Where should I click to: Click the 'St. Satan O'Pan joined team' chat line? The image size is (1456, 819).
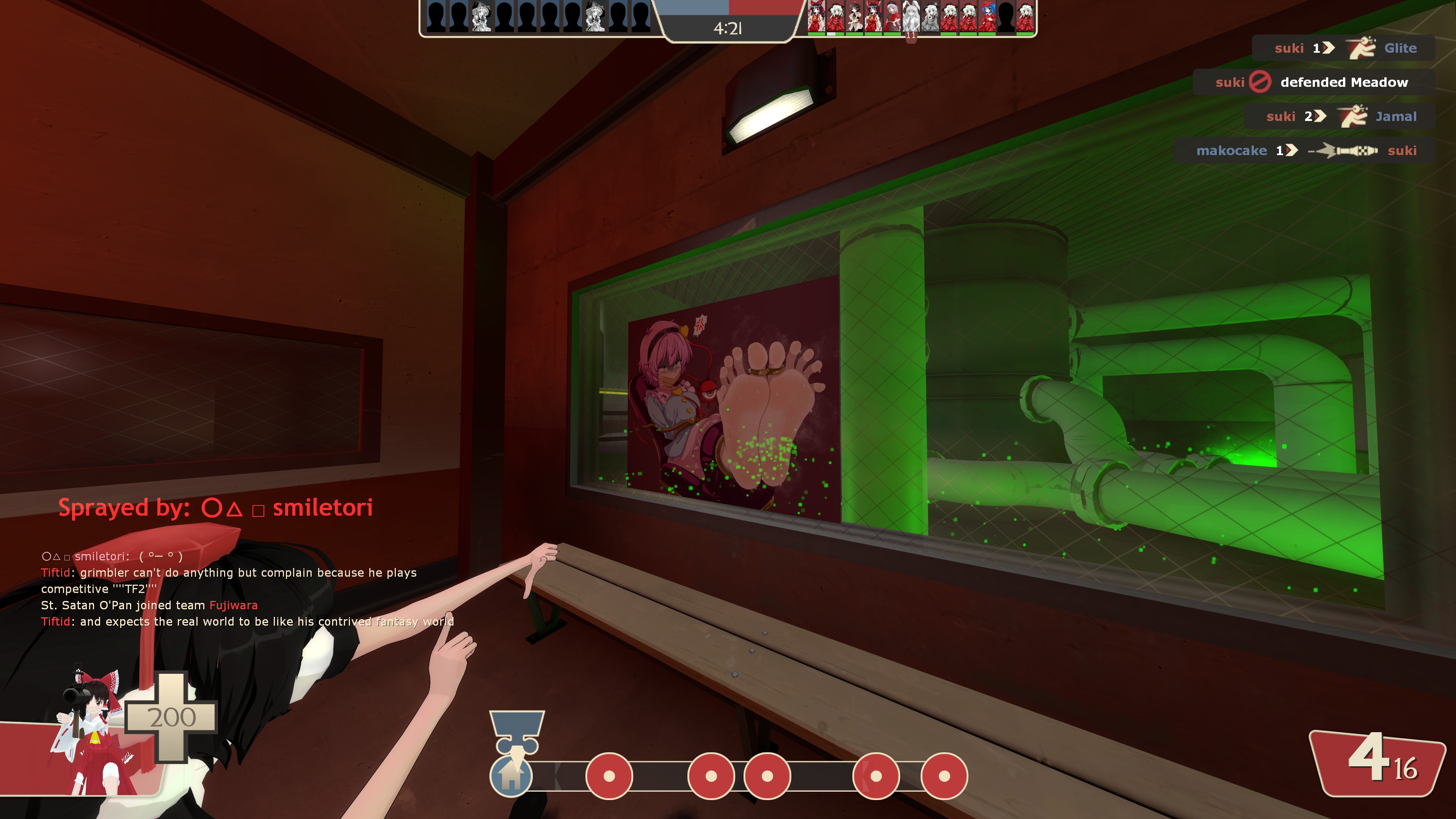coord(149,606)
